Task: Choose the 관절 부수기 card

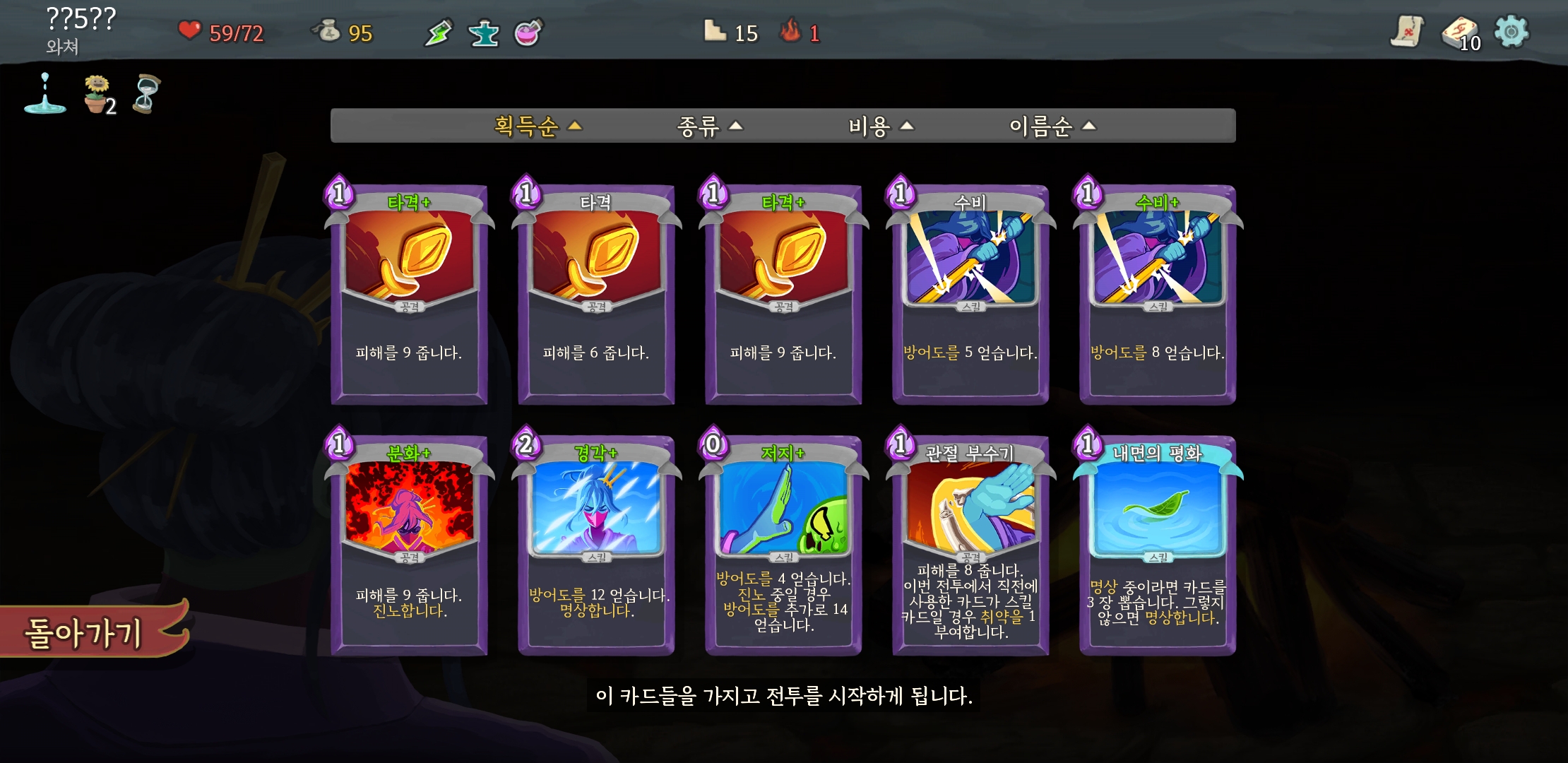Action: pyautogui.click(x=970, y=545)
